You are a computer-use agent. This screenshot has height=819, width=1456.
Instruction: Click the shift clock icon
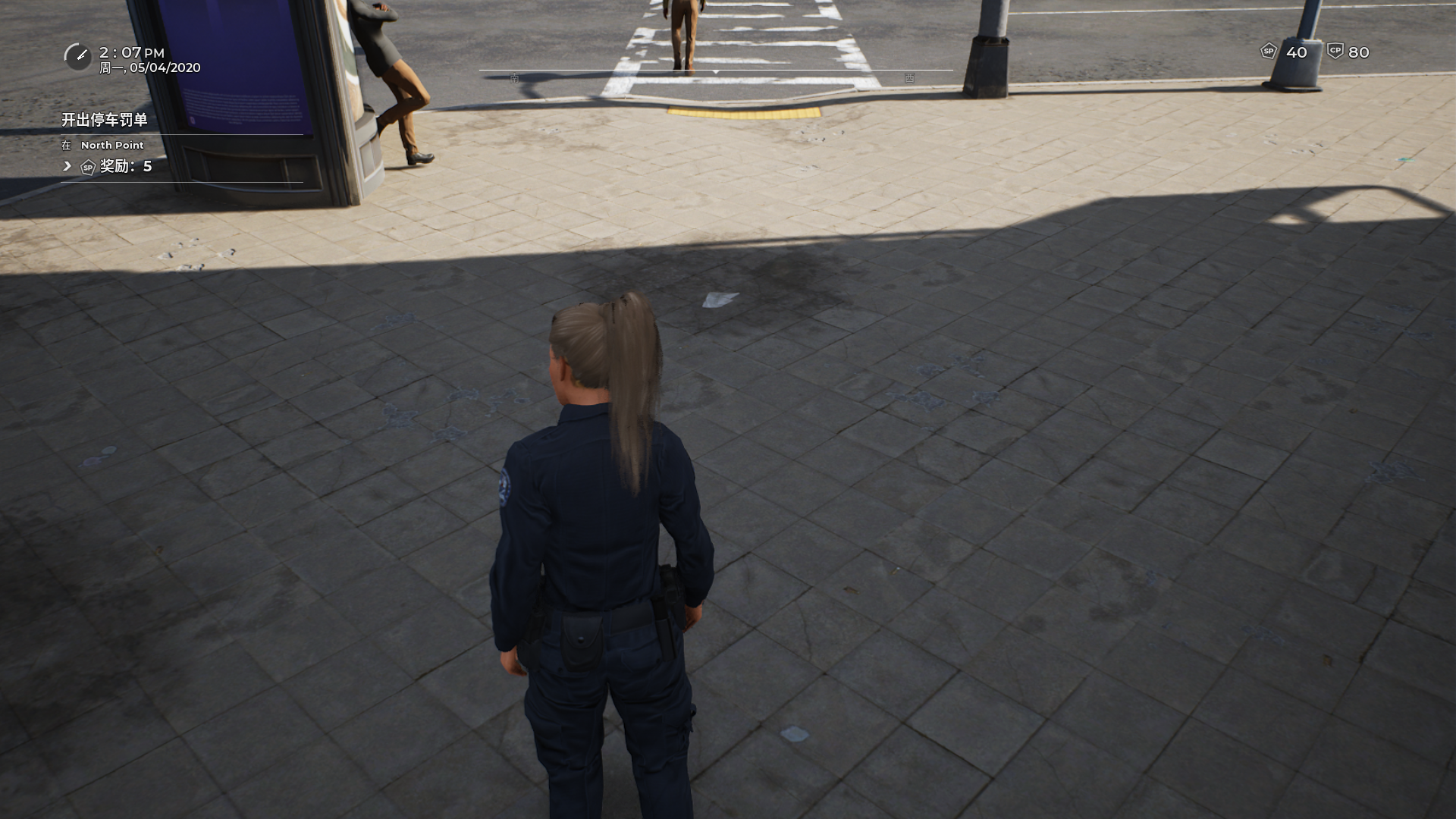77,56
